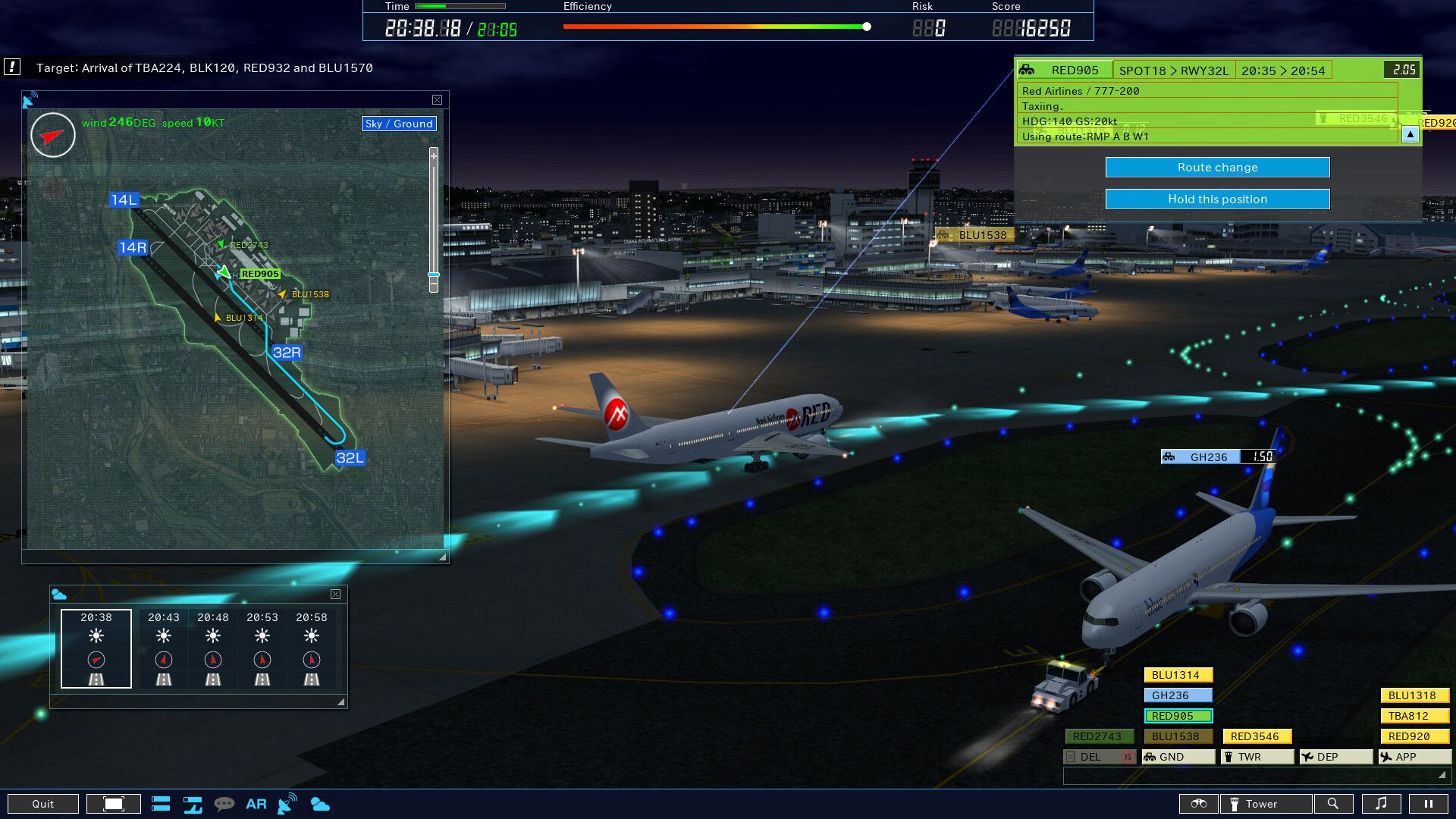This screenshot has height=819, width=1456.
Task: Select the binoculars free camera view icon
Action: click(1199, 804)
